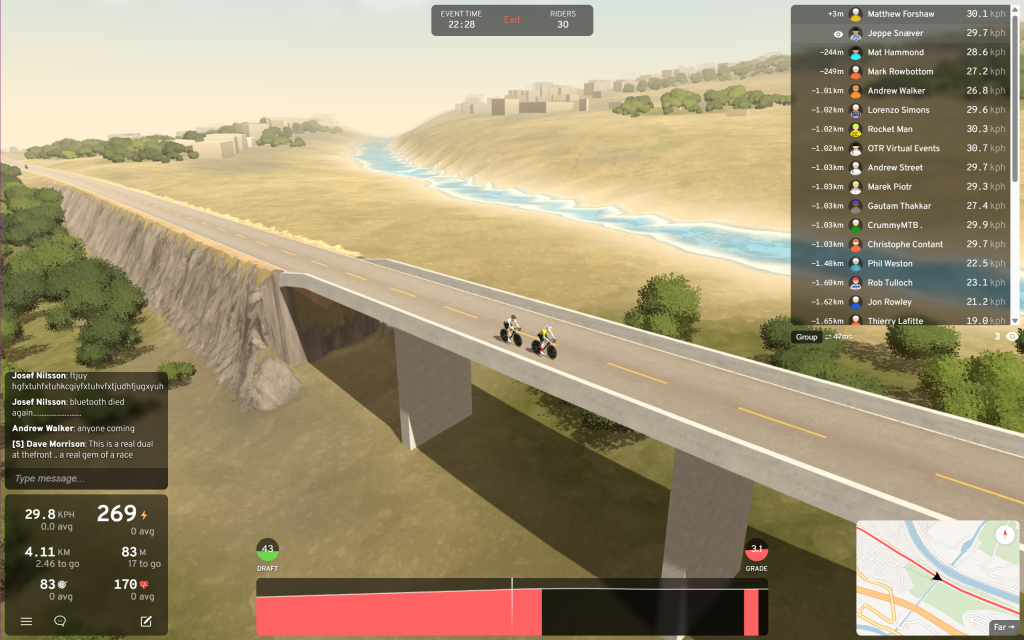Viewport: 1024px width, 640px height.
Task: Select rider Matthew Forshaw in the list
Action: (900, 14)
